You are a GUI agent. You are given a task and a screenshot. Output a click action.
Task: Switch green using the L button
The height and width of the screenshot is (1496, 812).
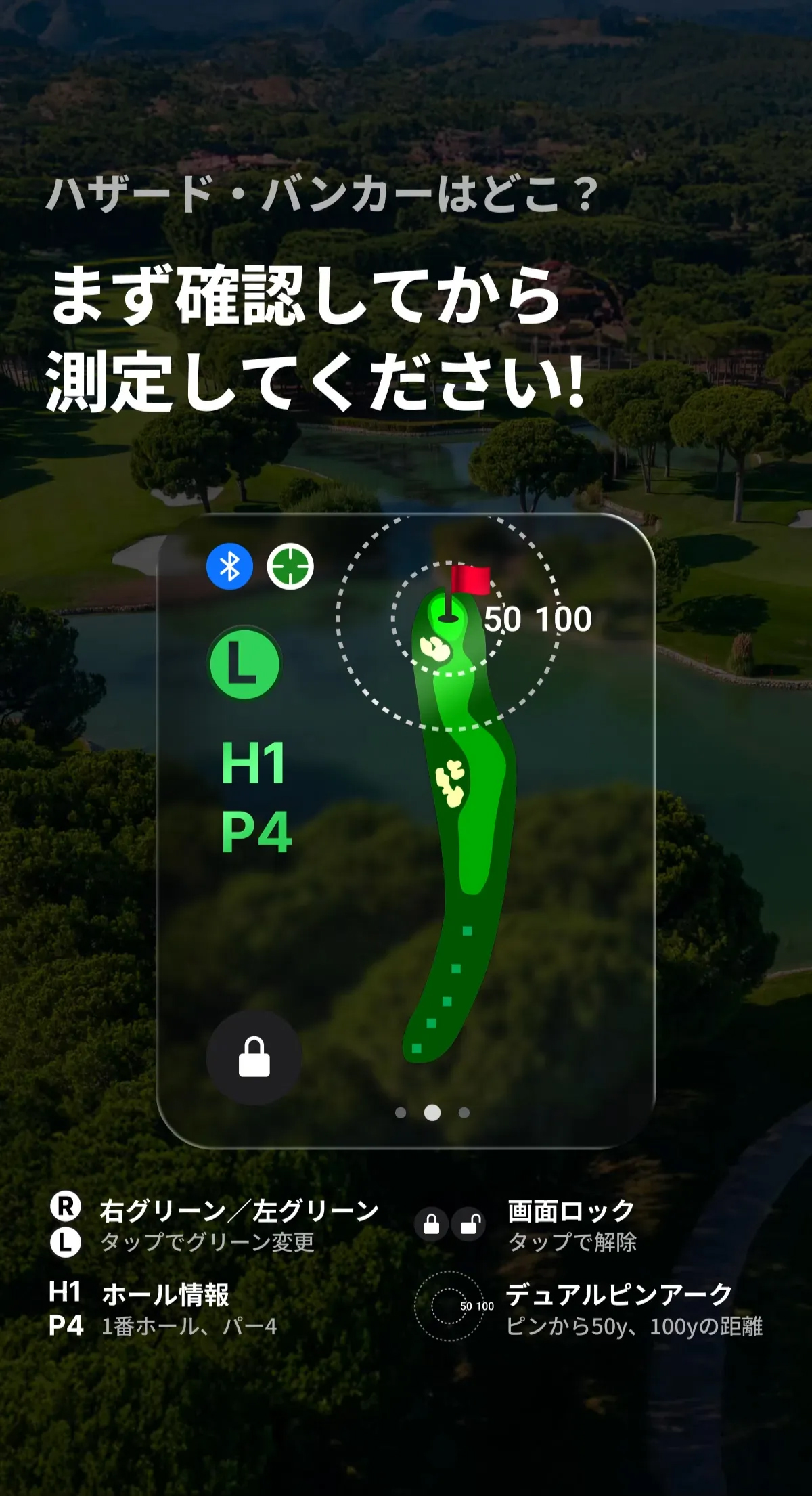(244, 663)
